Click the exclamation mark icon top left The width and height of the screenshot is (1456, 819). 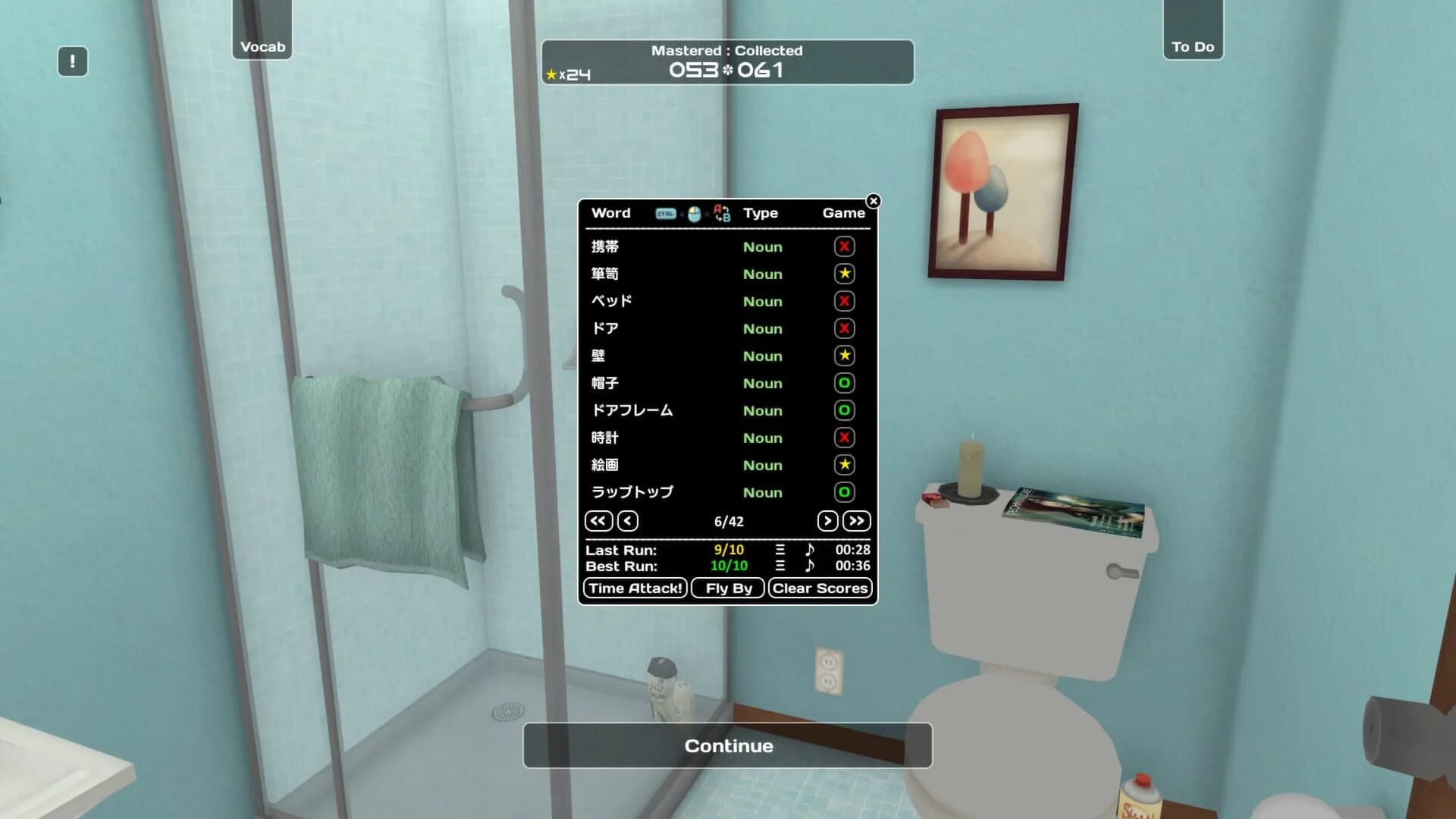tap(72, 61)
